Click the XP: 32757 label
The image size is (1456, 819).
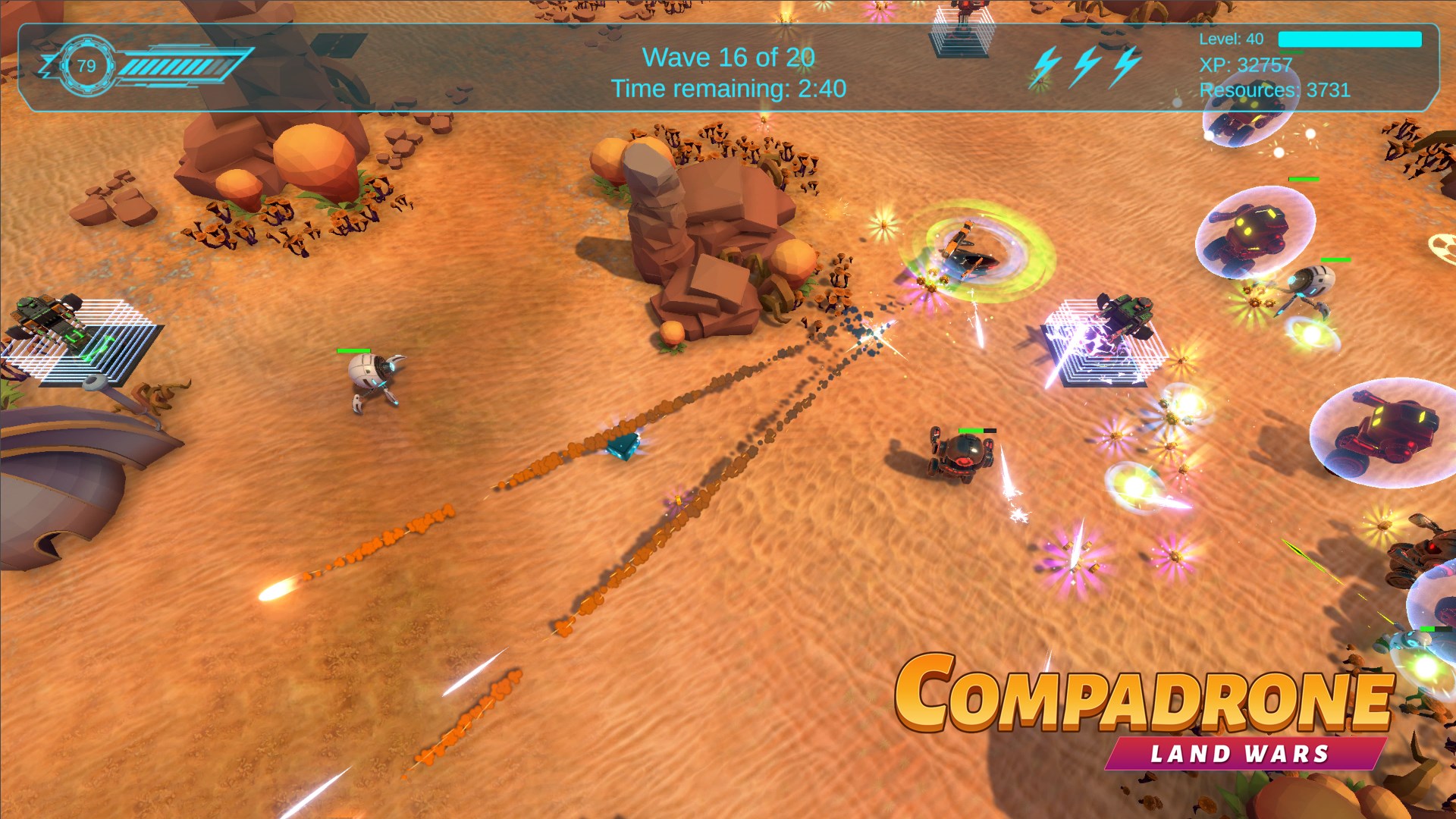[1244, 65]
